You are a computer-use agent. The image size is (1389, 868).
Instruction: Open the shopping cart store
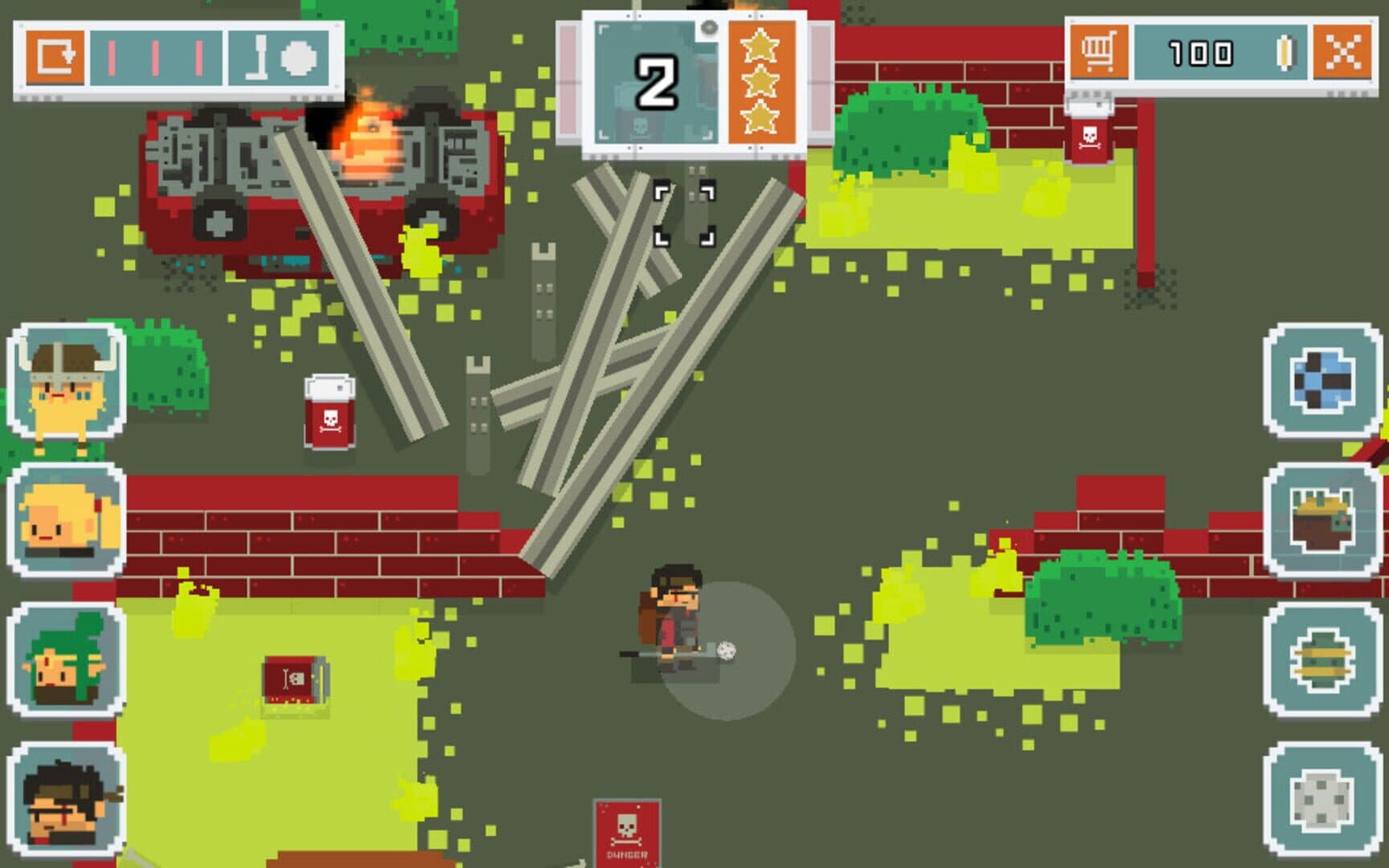pos(1098,53)
